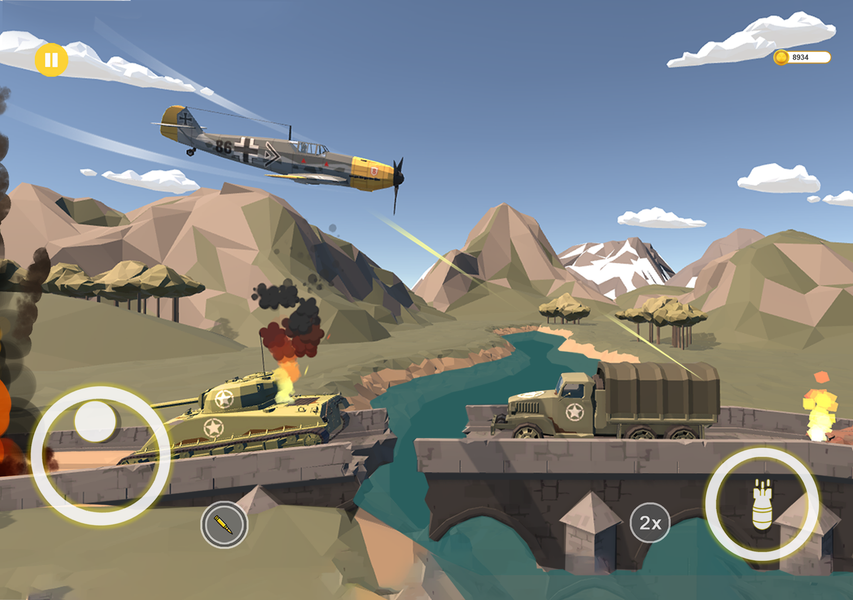Pause the game with the yellow button
Viewport: 853px width, 600px height.
[x=50, y=60]
